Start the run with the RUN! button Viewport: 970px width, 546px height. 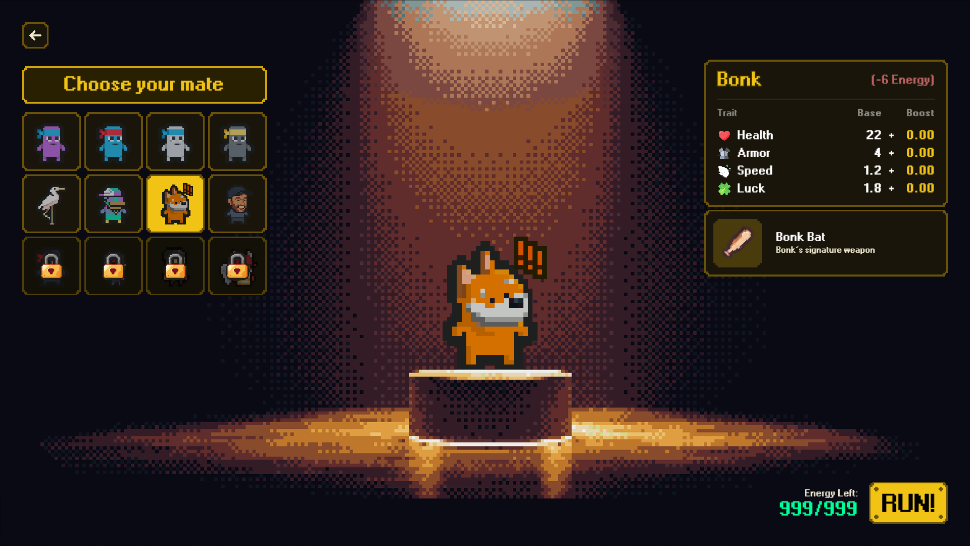click(x=907, y=503)
